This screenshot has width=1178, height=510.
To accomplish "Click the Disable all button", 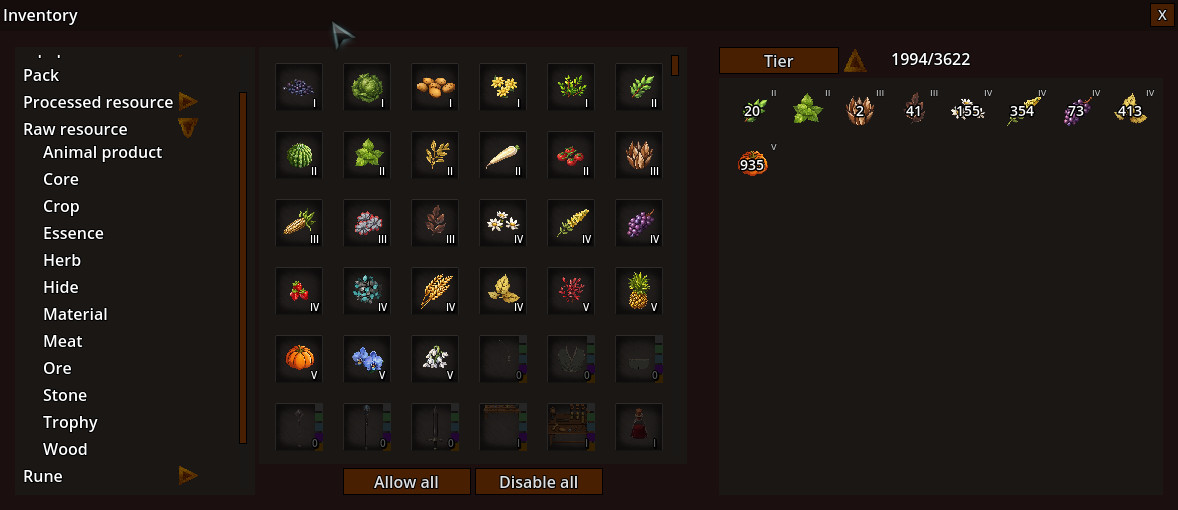I will (538, 482).
